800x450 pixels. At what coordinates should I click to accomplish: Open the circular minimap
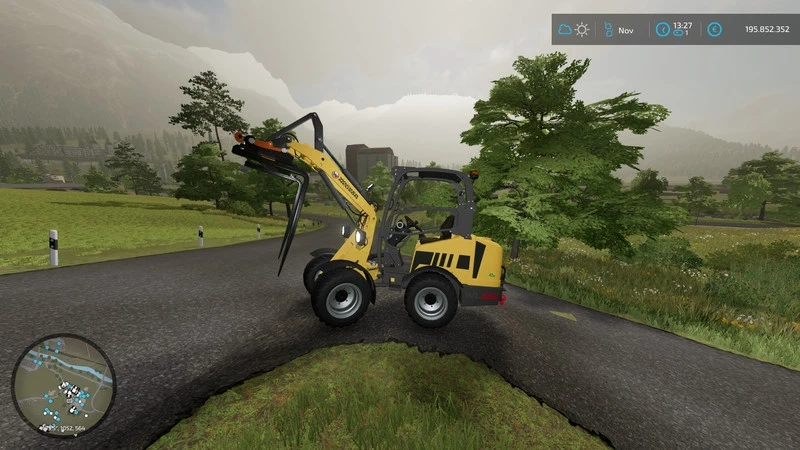(63, 385)
